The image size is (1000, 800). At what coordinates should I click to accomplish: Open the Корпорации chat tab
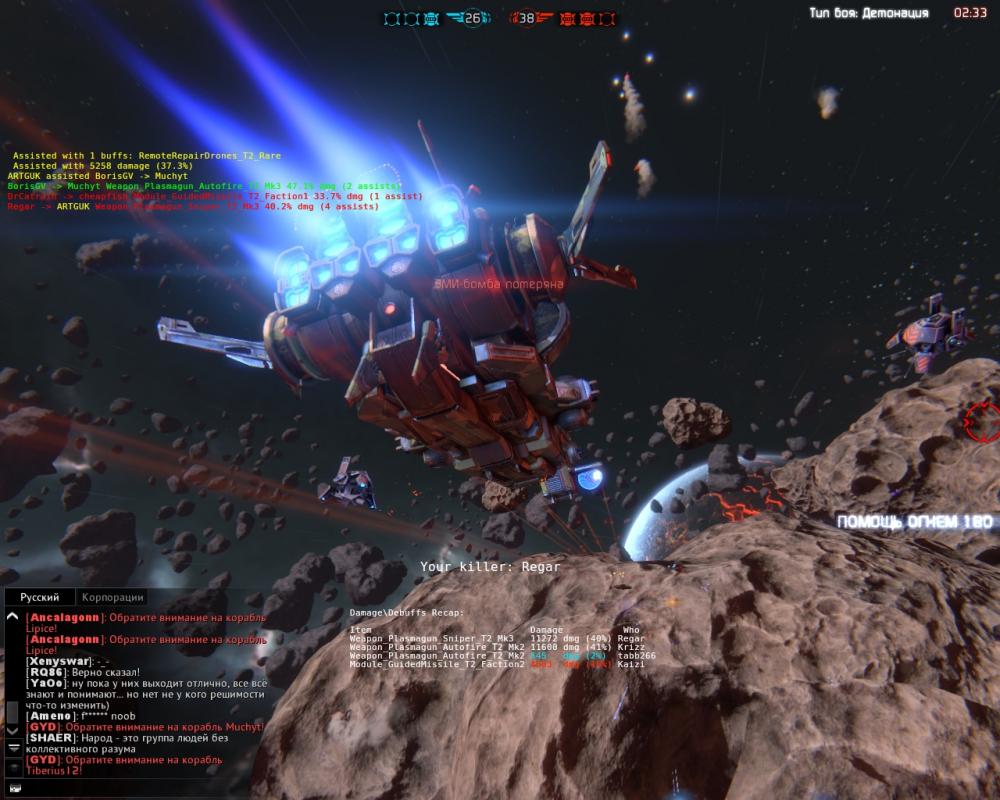[113, 597]
